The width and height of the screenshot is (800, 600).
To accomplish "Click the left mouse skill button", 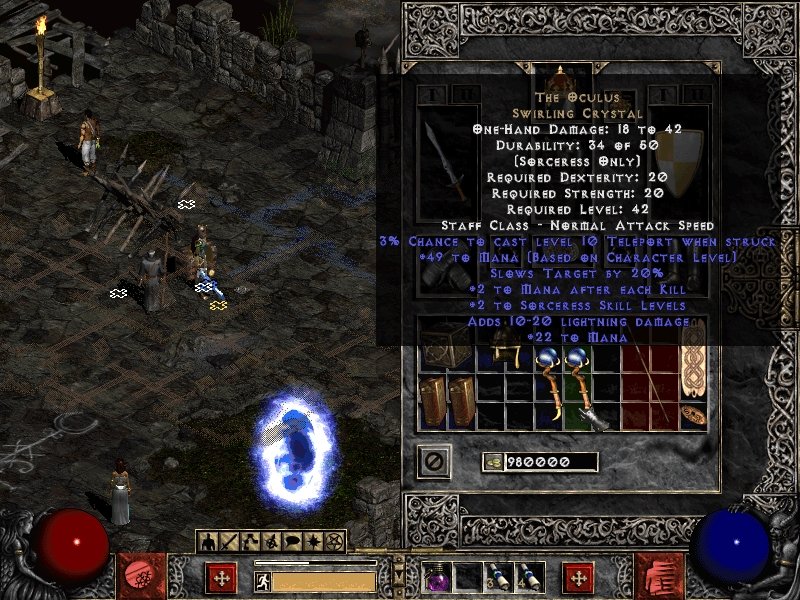I will [221, 577].
